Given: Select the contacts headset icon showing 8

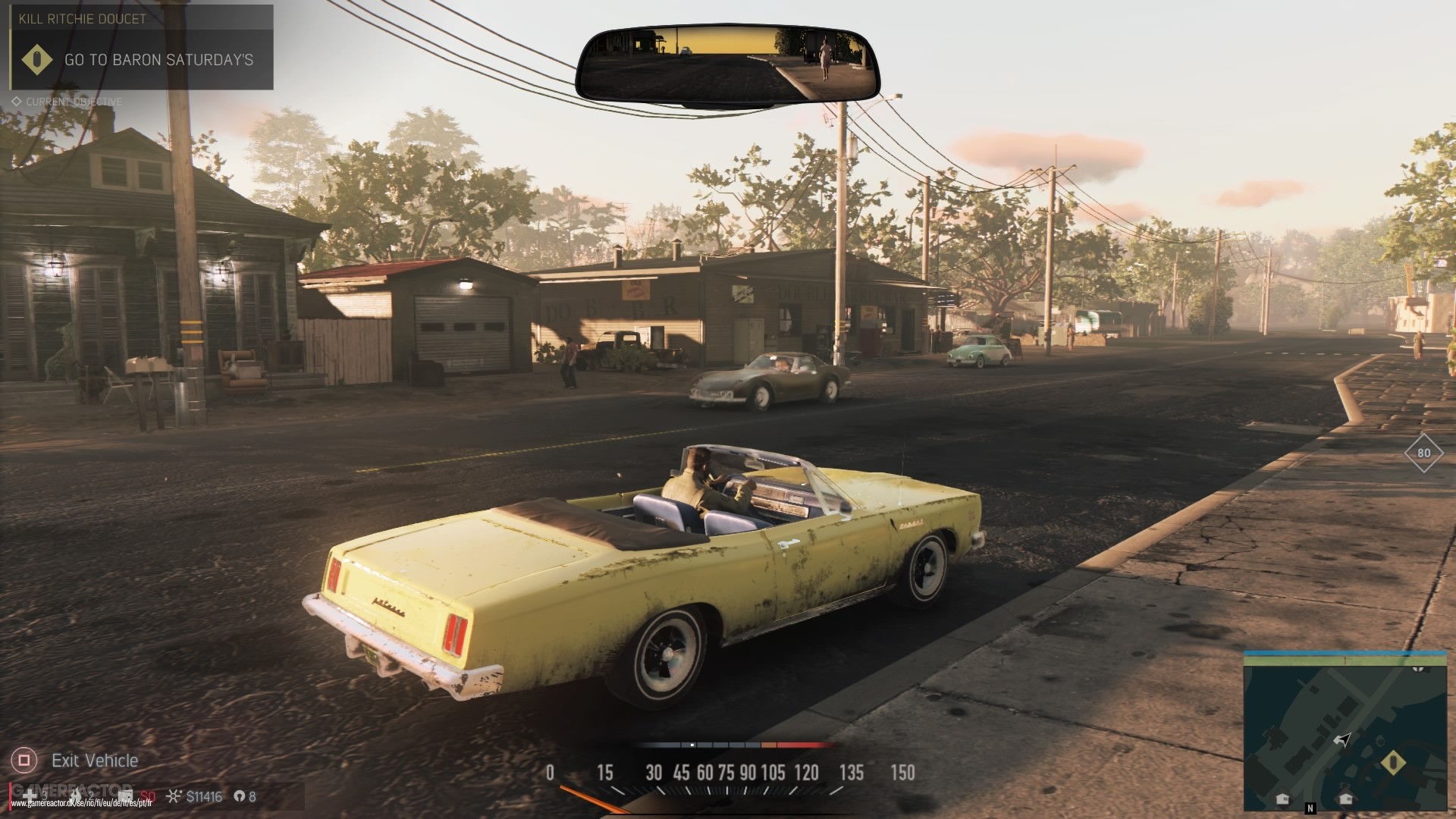Looking at the screenshot, I should [240, 795].
